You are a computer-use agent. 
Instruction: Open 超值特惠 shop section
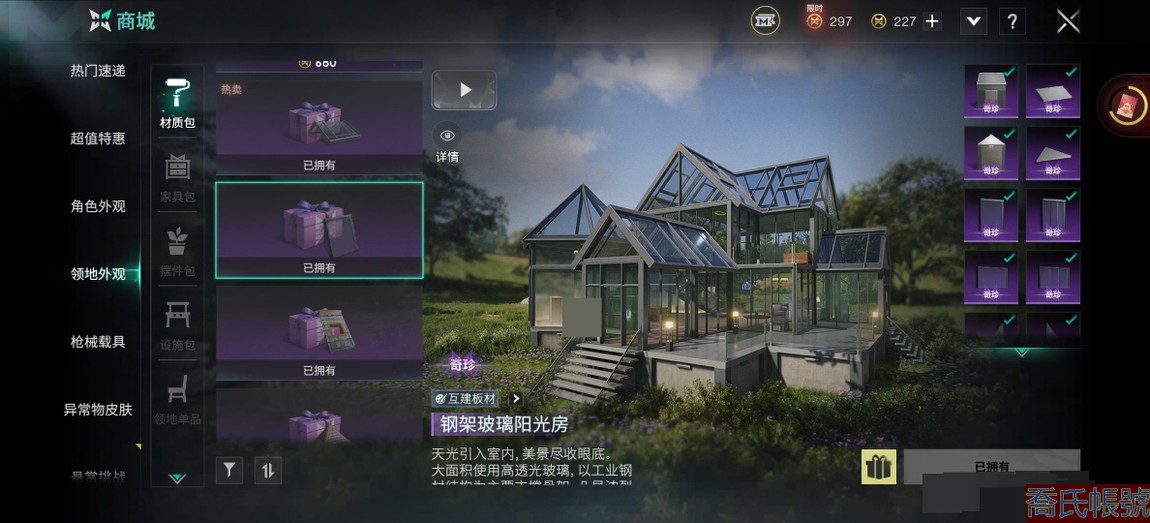(98, 138)
